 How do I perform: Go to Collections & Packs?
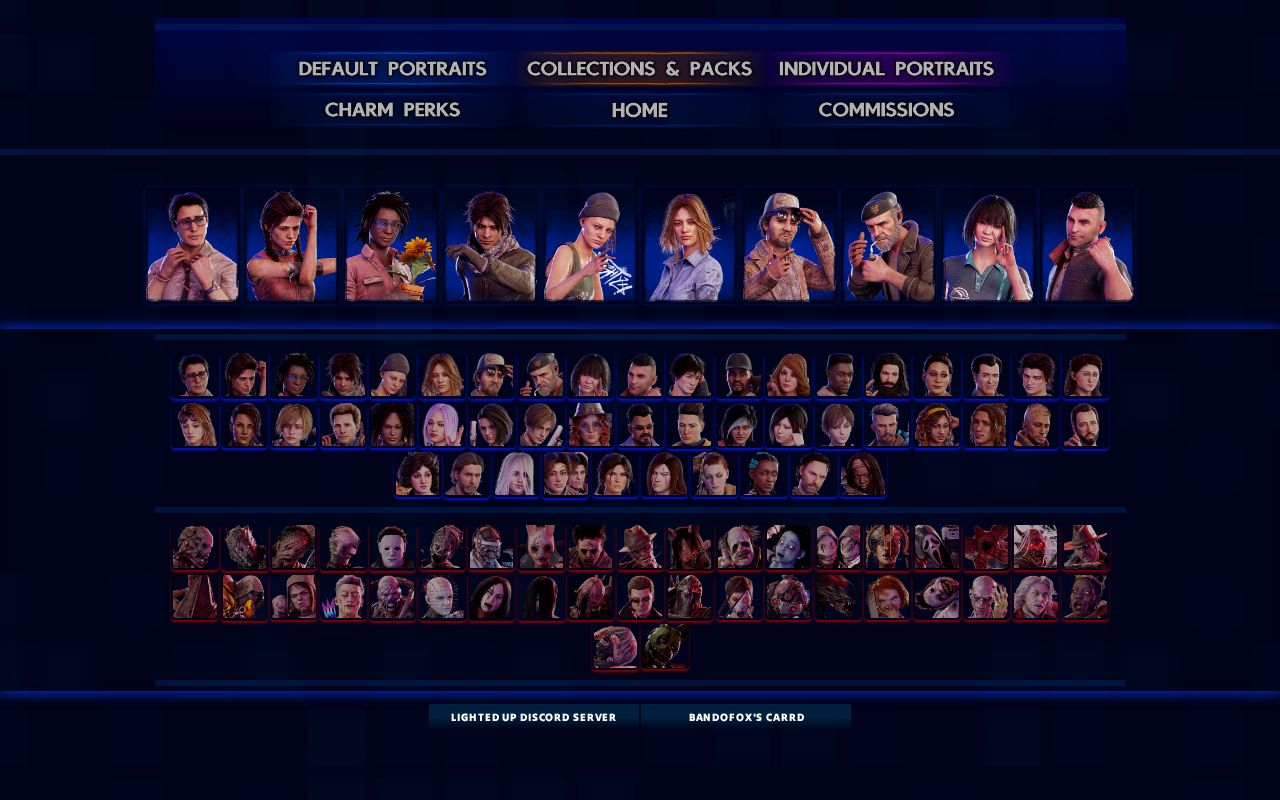[x=639, y=69]
